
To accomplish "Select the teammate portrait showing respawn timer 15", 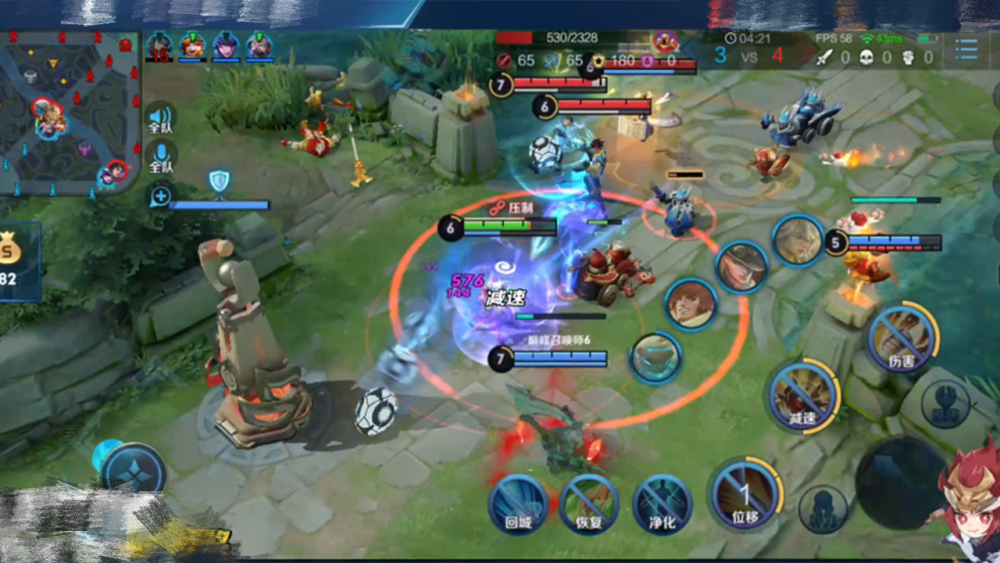I will pyautogui.click(x=160, y=47).
